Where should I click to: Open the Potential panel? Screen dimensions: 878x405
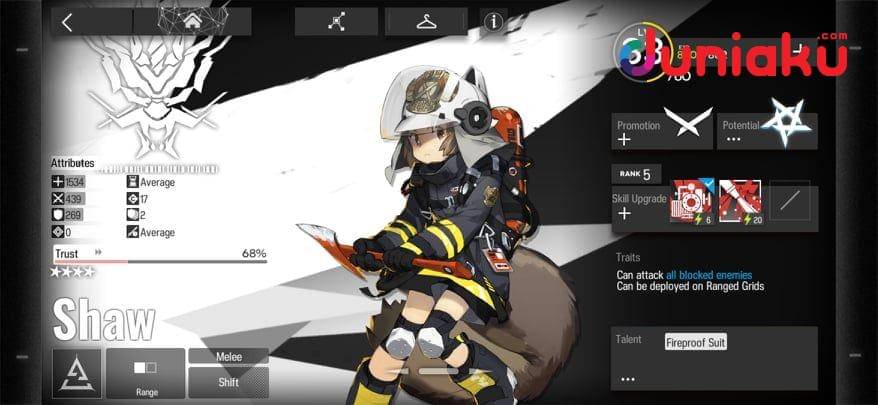click(768, 131)
